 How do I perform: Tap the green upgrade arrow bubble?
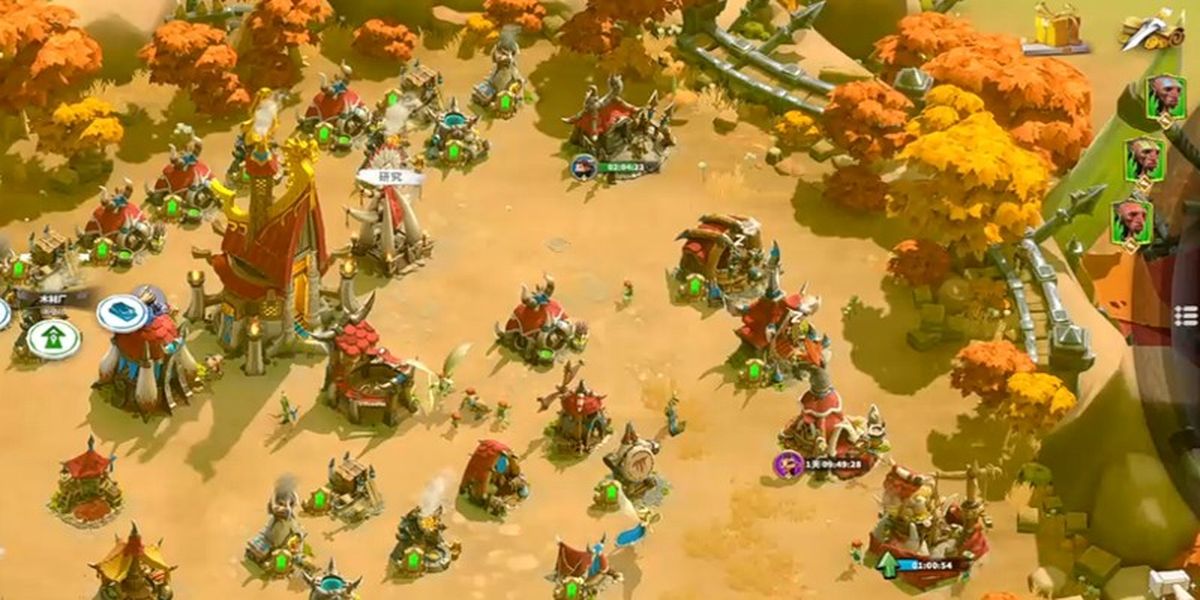click(x=53, y=338)
